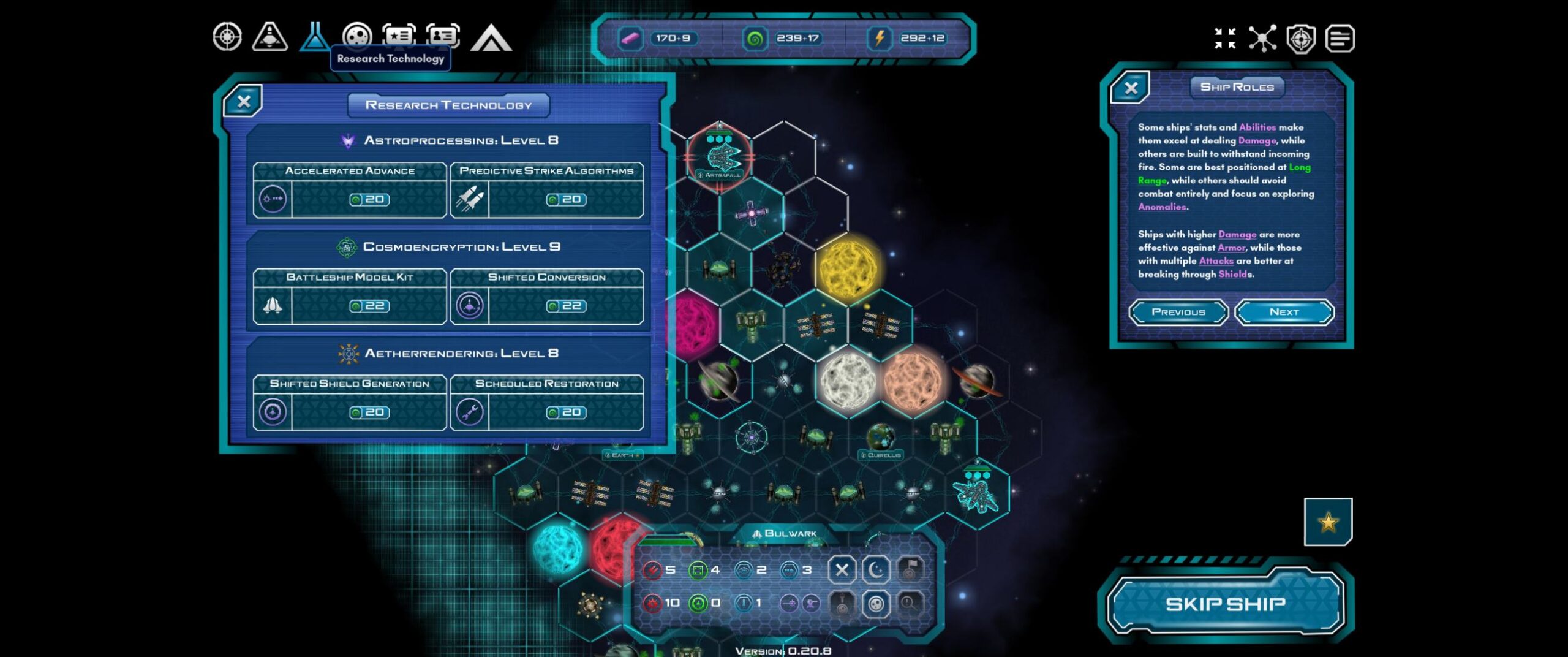1568x657 pixels.
Task: Toggle the collapse arrows view icon
Action: point(1225,38)
